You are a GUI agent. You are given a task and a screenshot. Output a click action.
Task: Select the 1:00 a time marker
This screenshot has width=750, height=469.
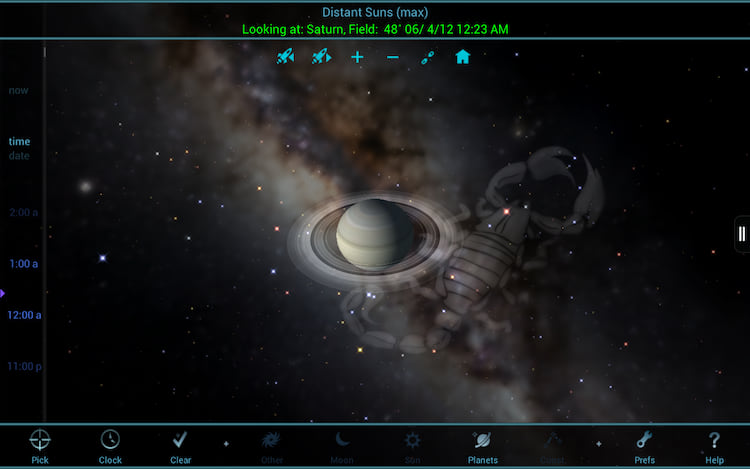click(23, 264)
